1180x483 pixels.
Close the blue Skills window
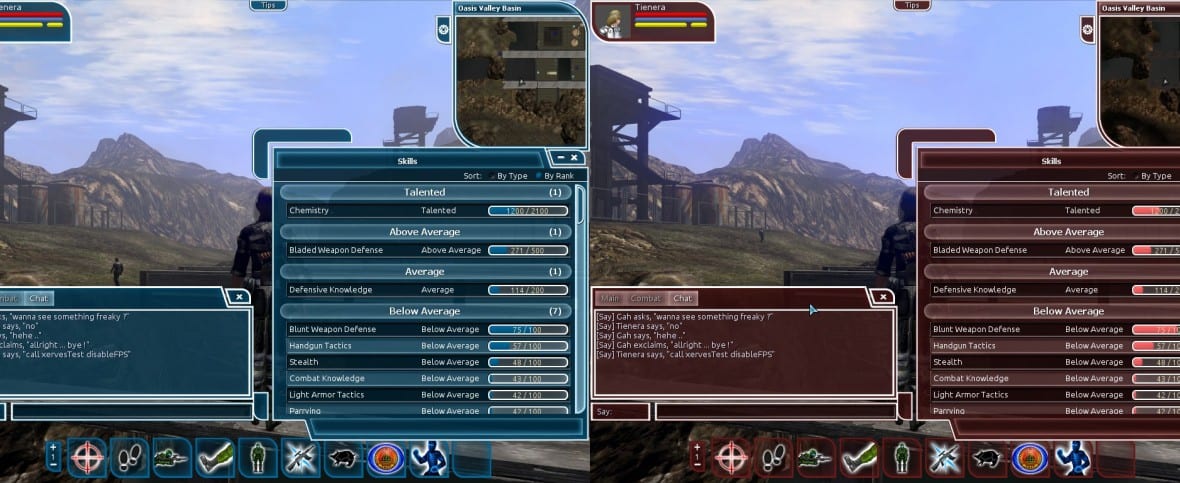[575, 158]
